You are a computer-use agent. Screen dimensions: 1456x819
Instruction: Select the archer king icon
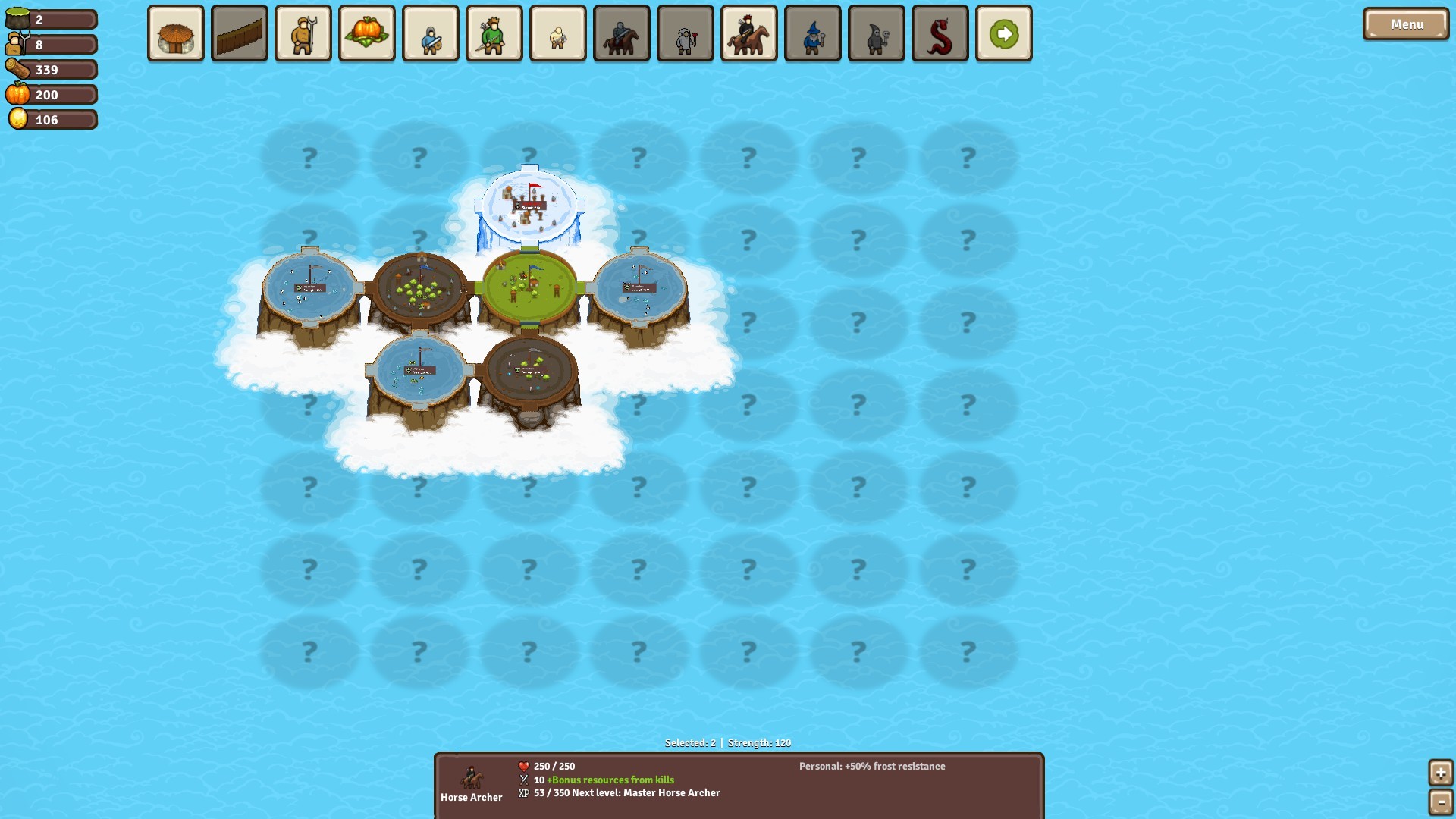(494, 33)
